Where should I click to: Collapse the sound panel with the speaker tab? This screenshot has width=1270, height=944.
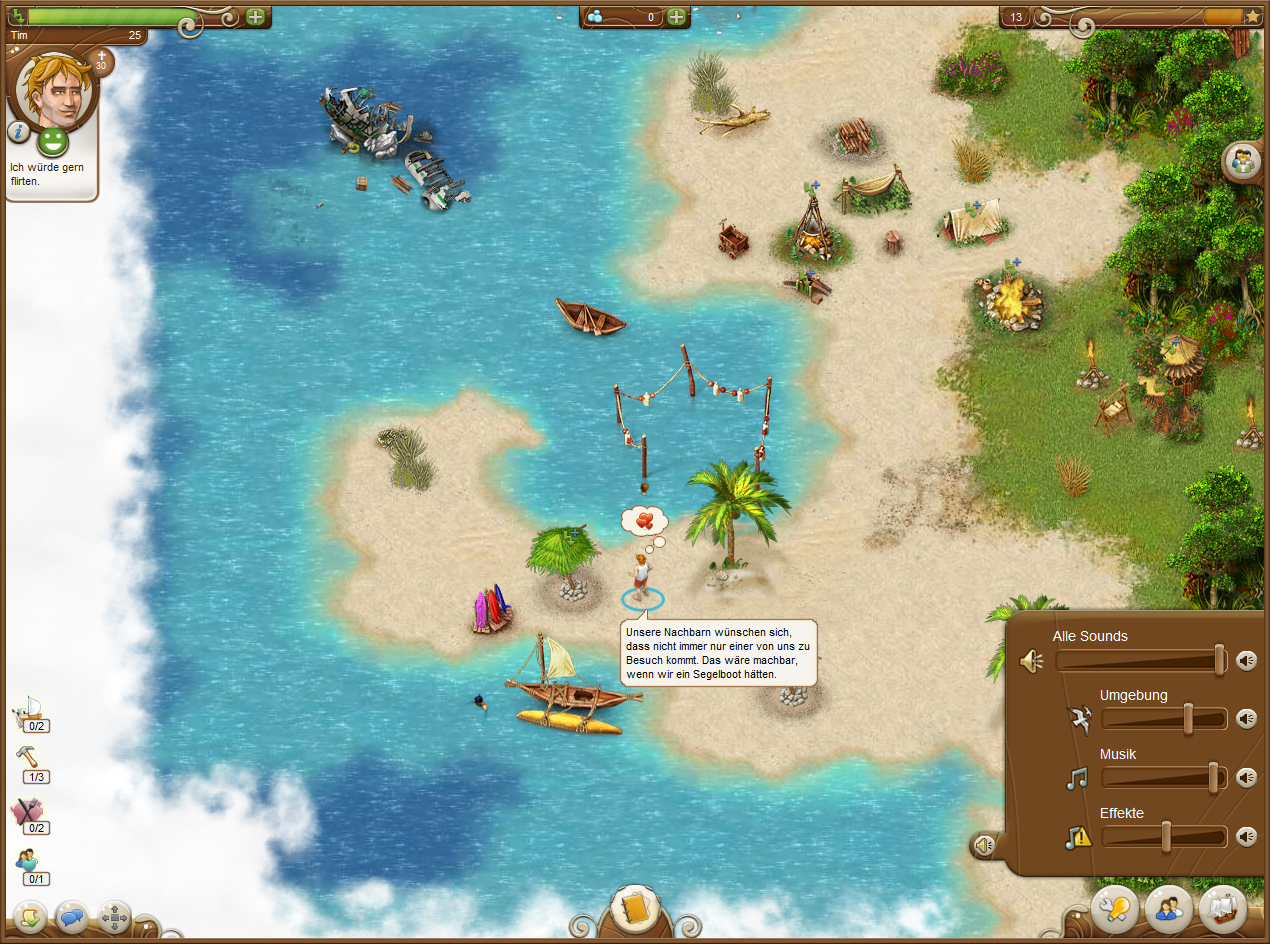coord(985,846)
